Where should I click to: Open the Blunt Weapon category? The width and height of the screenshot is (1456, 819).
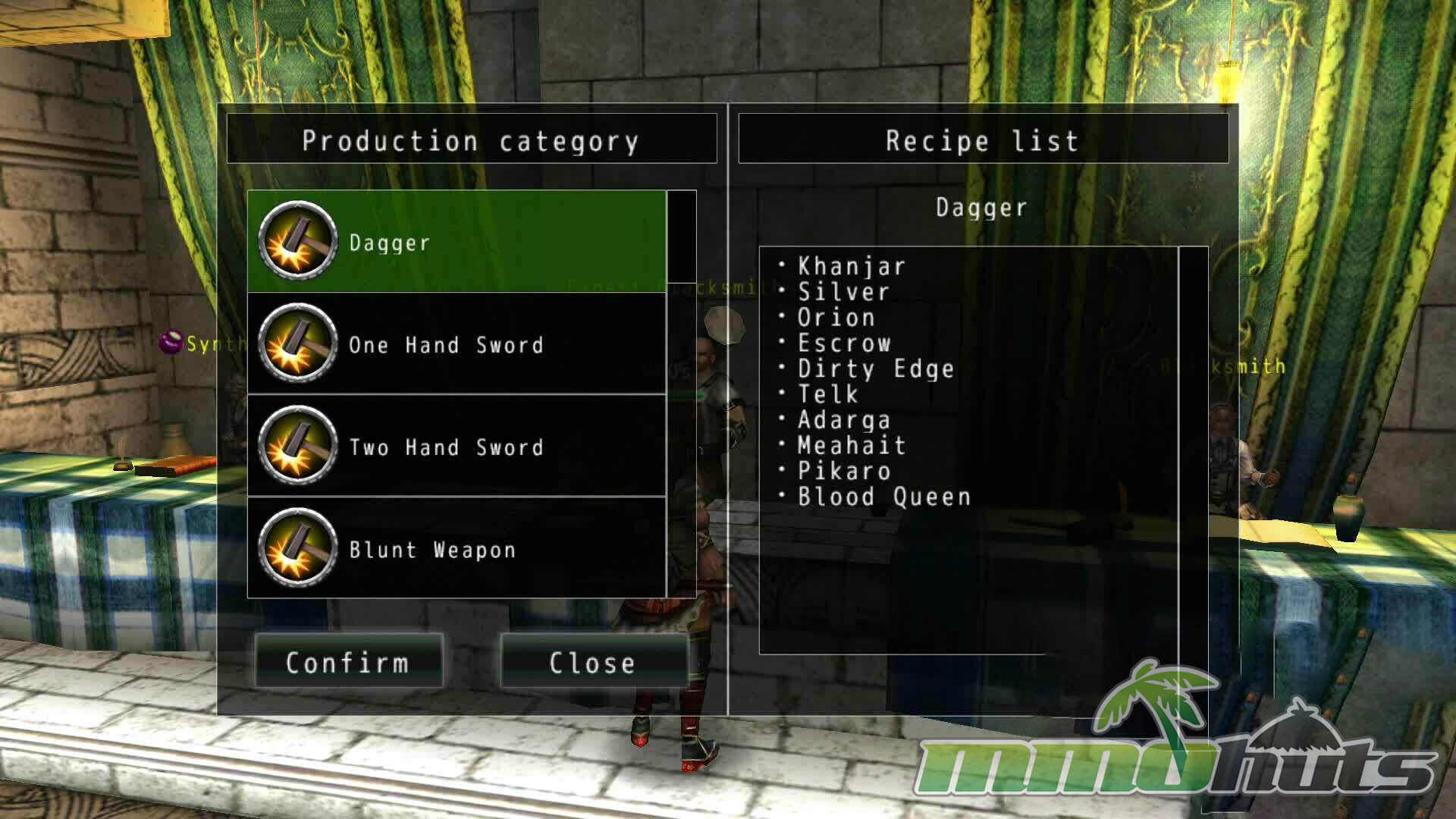point(457,549)
